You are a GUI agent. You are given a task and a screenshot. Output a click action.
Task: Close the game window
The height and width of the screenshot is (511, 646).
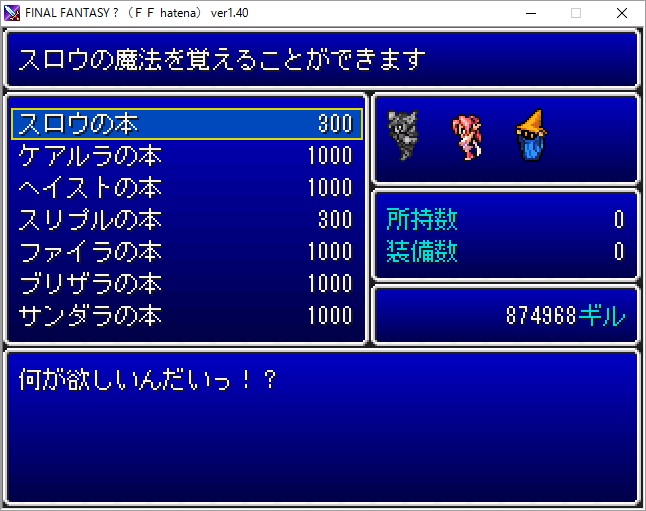(x=622, y=13)
